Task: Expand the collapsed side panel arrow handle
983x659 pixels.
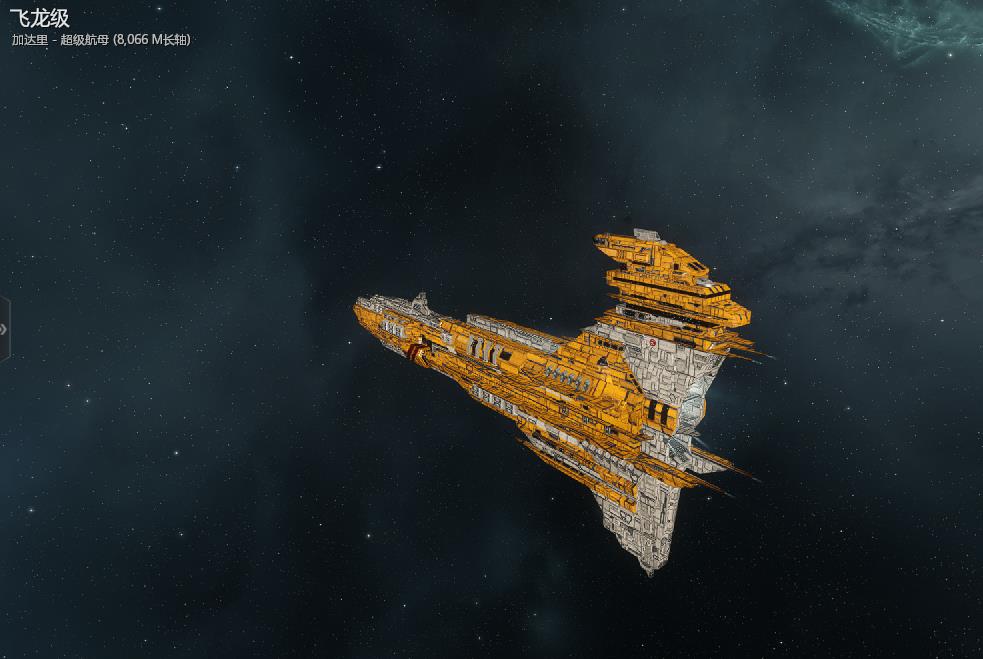Action: [x=4, y=329]
